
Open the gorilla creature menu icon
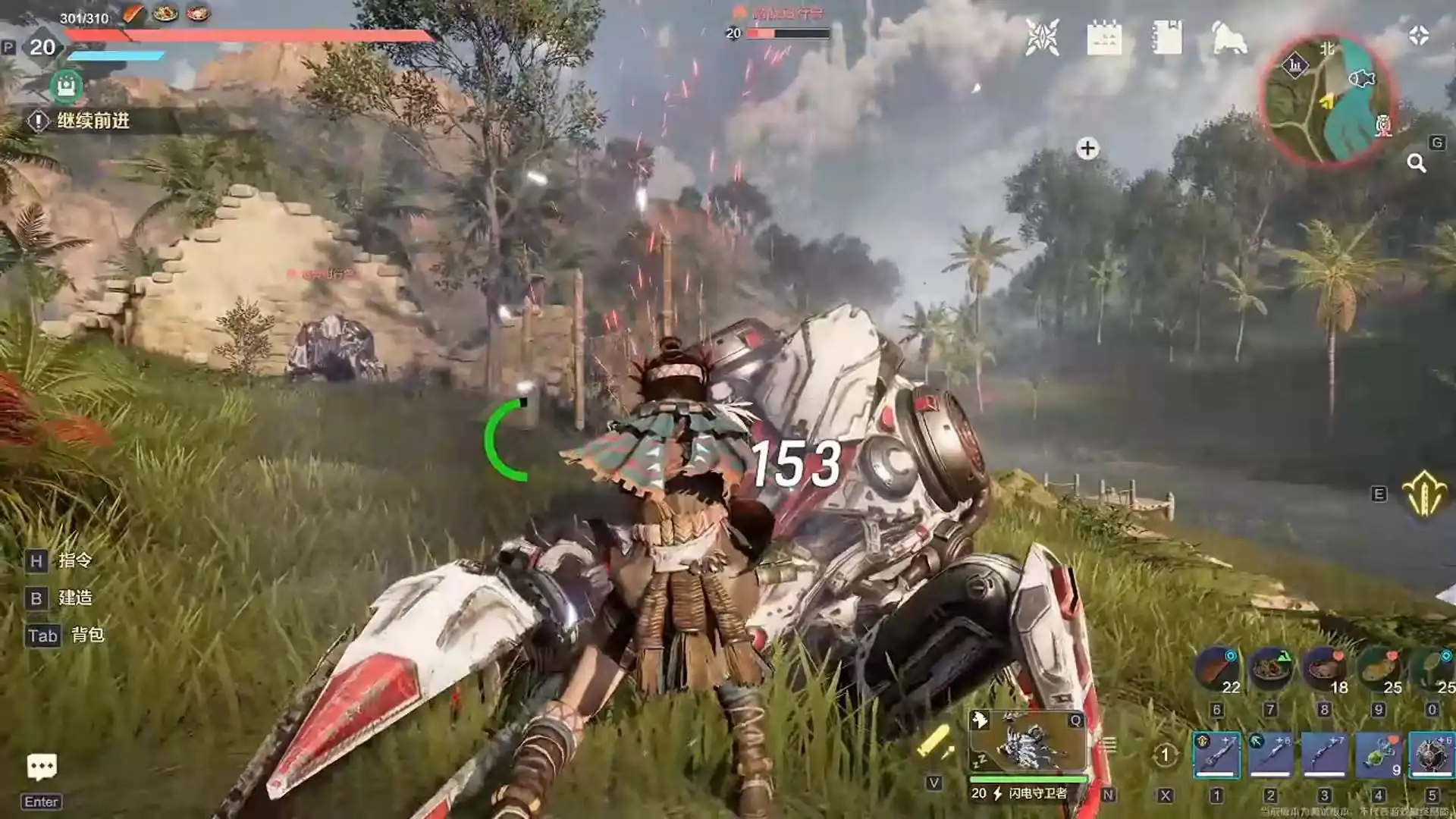1229,38
